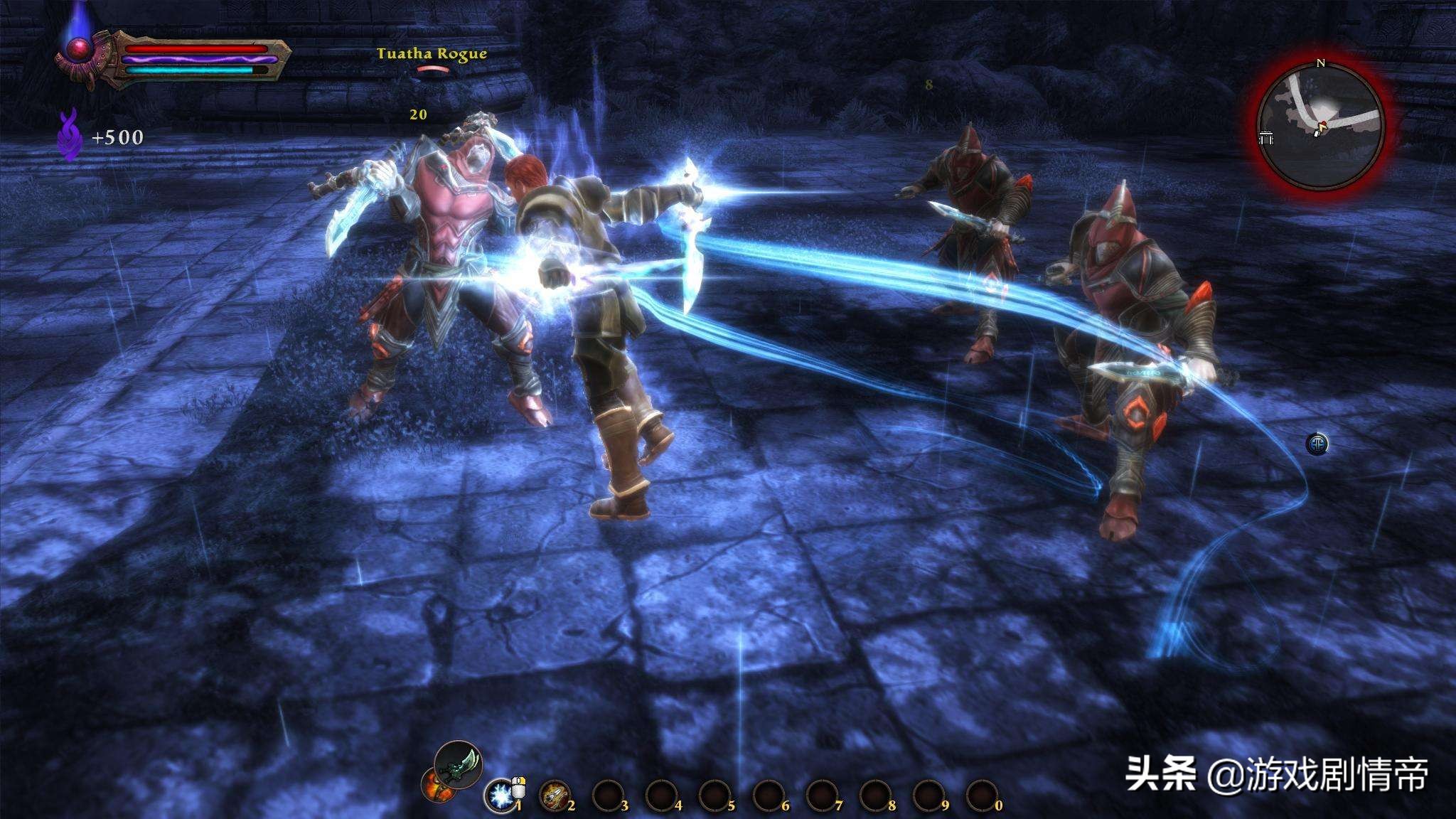This screenshot has width=1456, height=819.
Task: Use the ability in hotbar slot 2
Action: point(555,796)
